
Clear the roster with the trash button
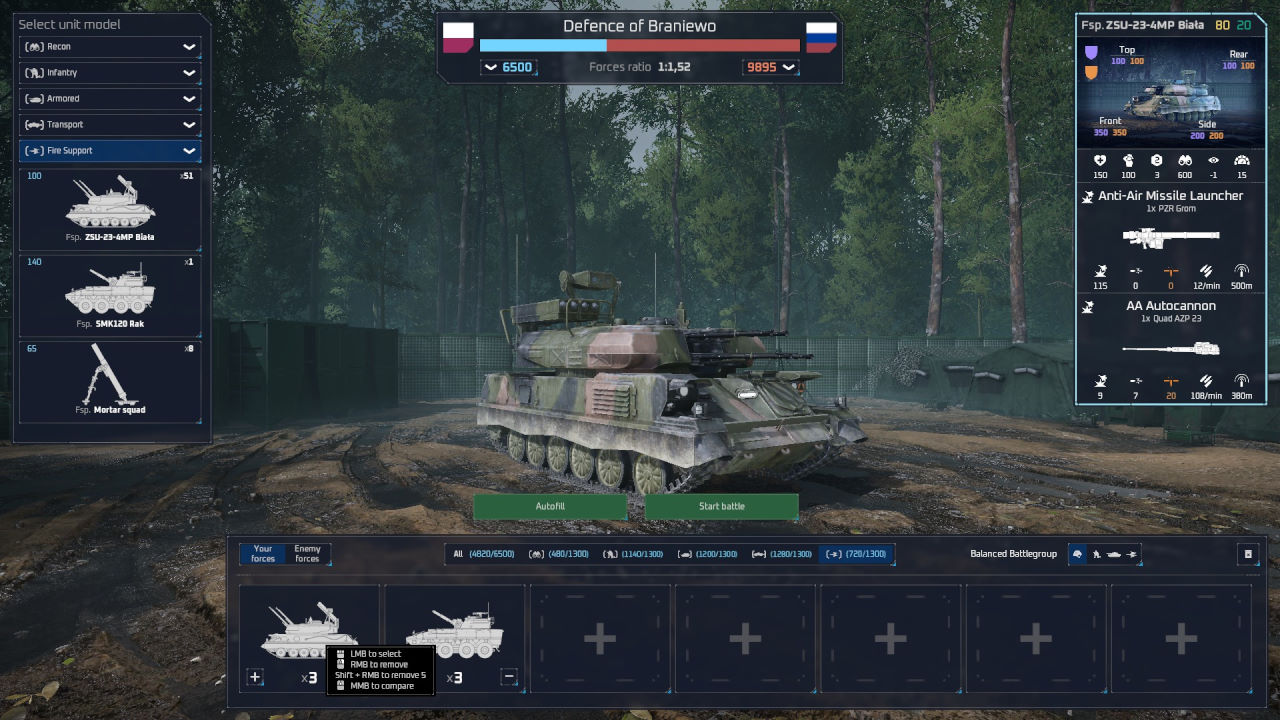pyautogui.click(x=1248, y=554)
